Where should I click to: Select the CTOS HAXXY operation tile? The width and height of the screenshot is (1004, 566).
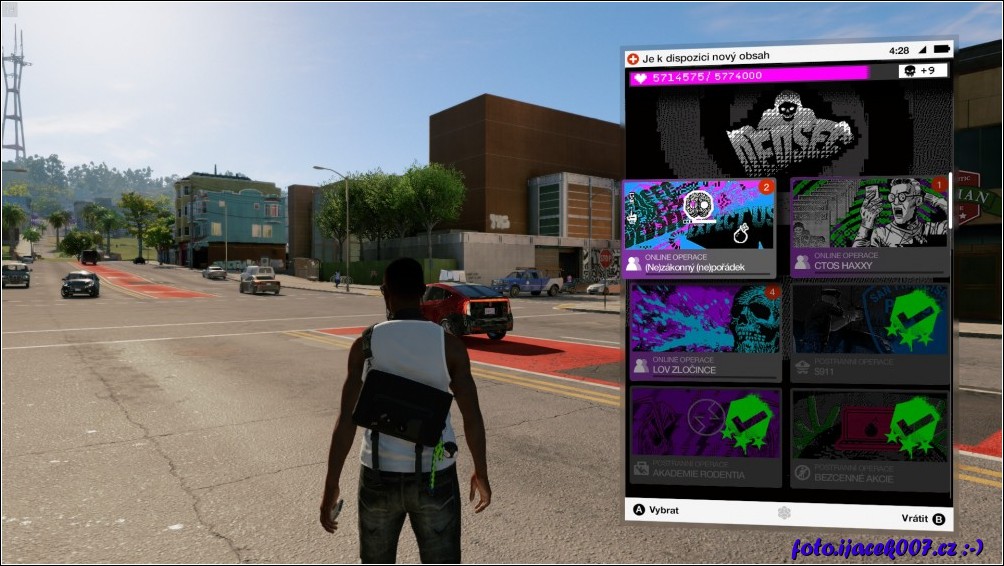(x=869, y=227)
